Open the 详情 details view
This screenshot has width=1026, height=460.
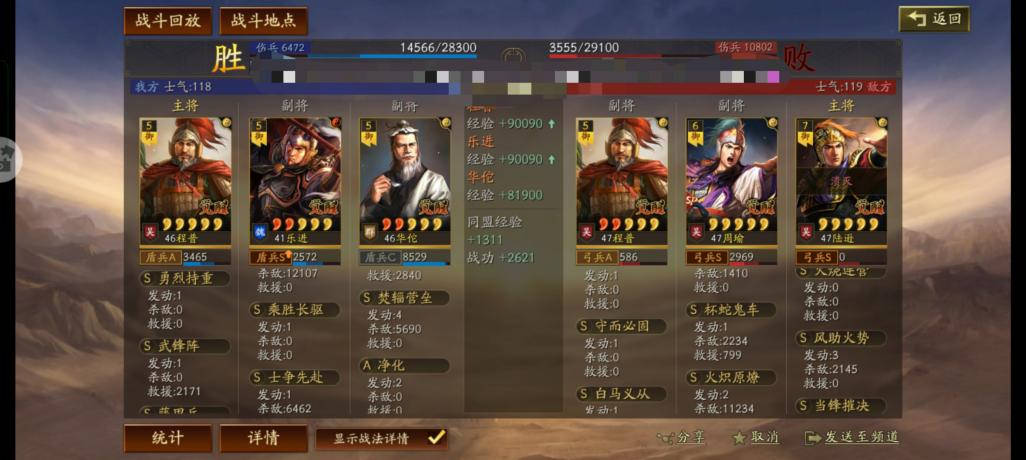click(x=264, y=438)
